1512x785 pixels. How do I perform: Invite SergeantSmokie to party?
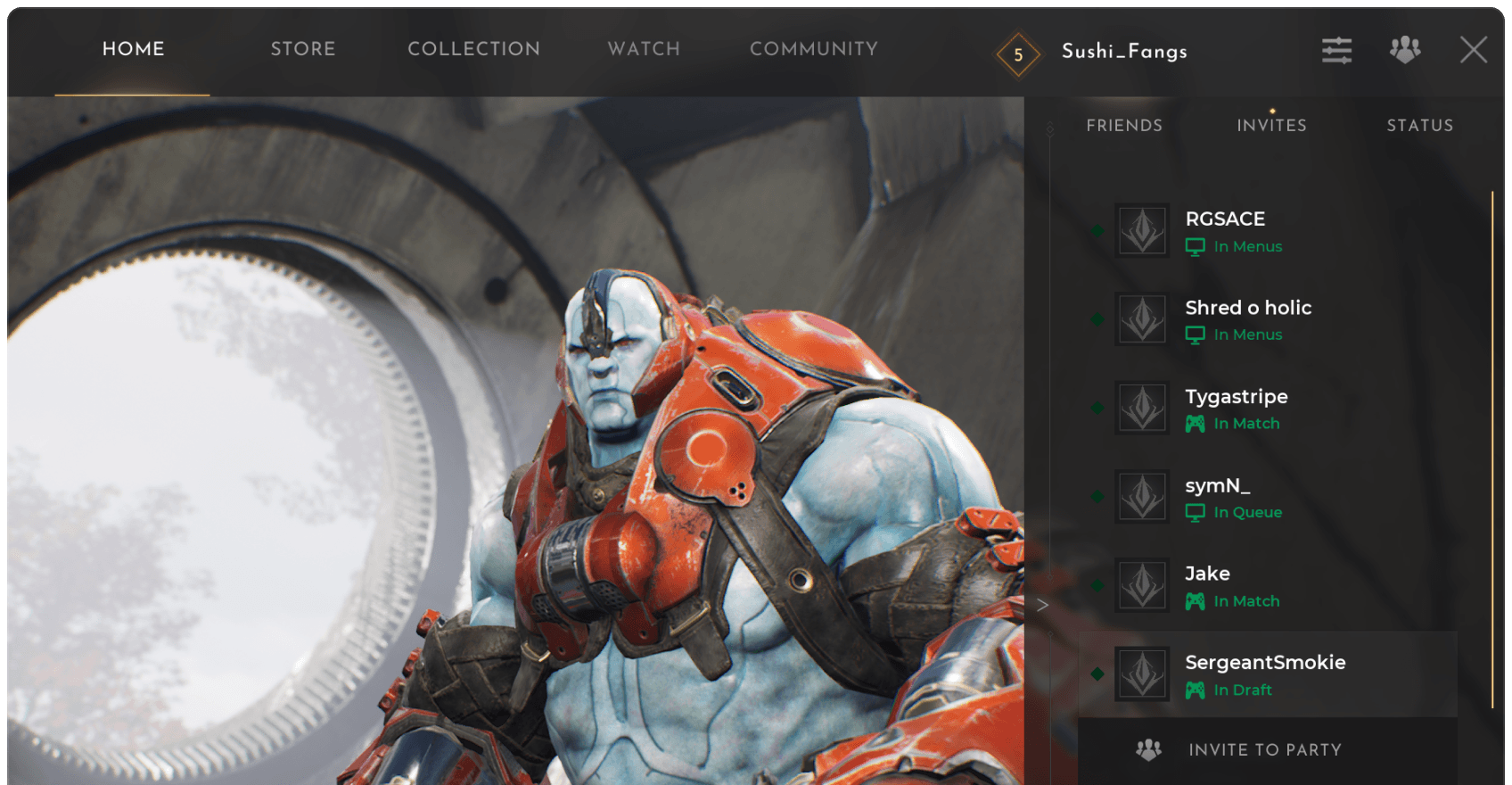click(x=1264, y=750)
